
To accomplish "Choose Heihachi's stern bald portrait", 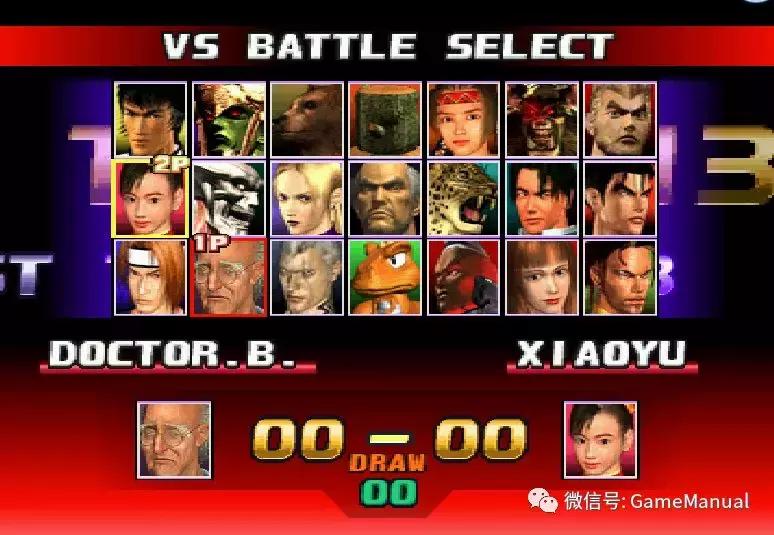I will tap(385, 198).
